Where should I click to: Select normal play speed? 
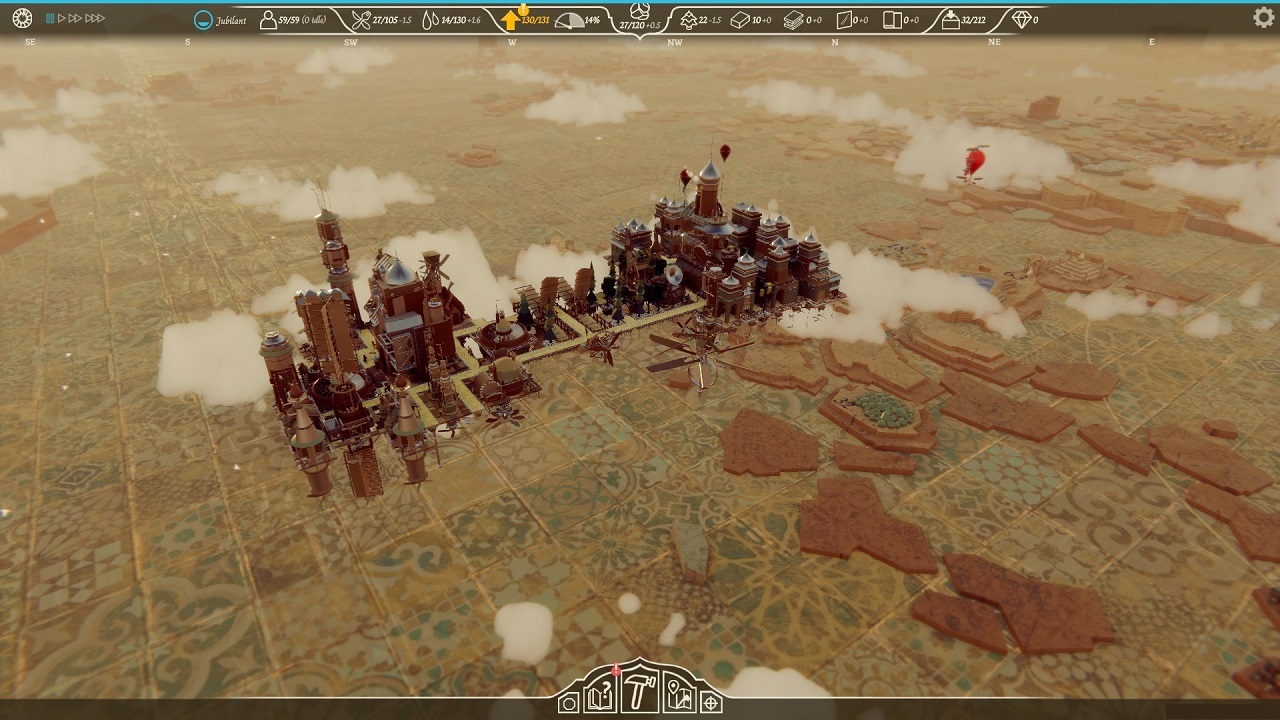click(x=61, y=17)
